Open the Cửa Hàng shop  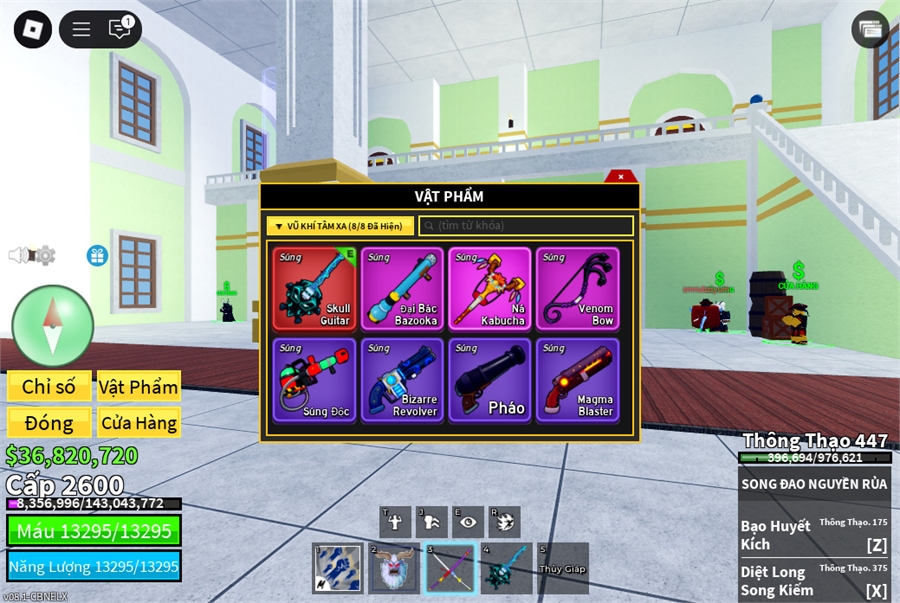(x=139, y=423)
